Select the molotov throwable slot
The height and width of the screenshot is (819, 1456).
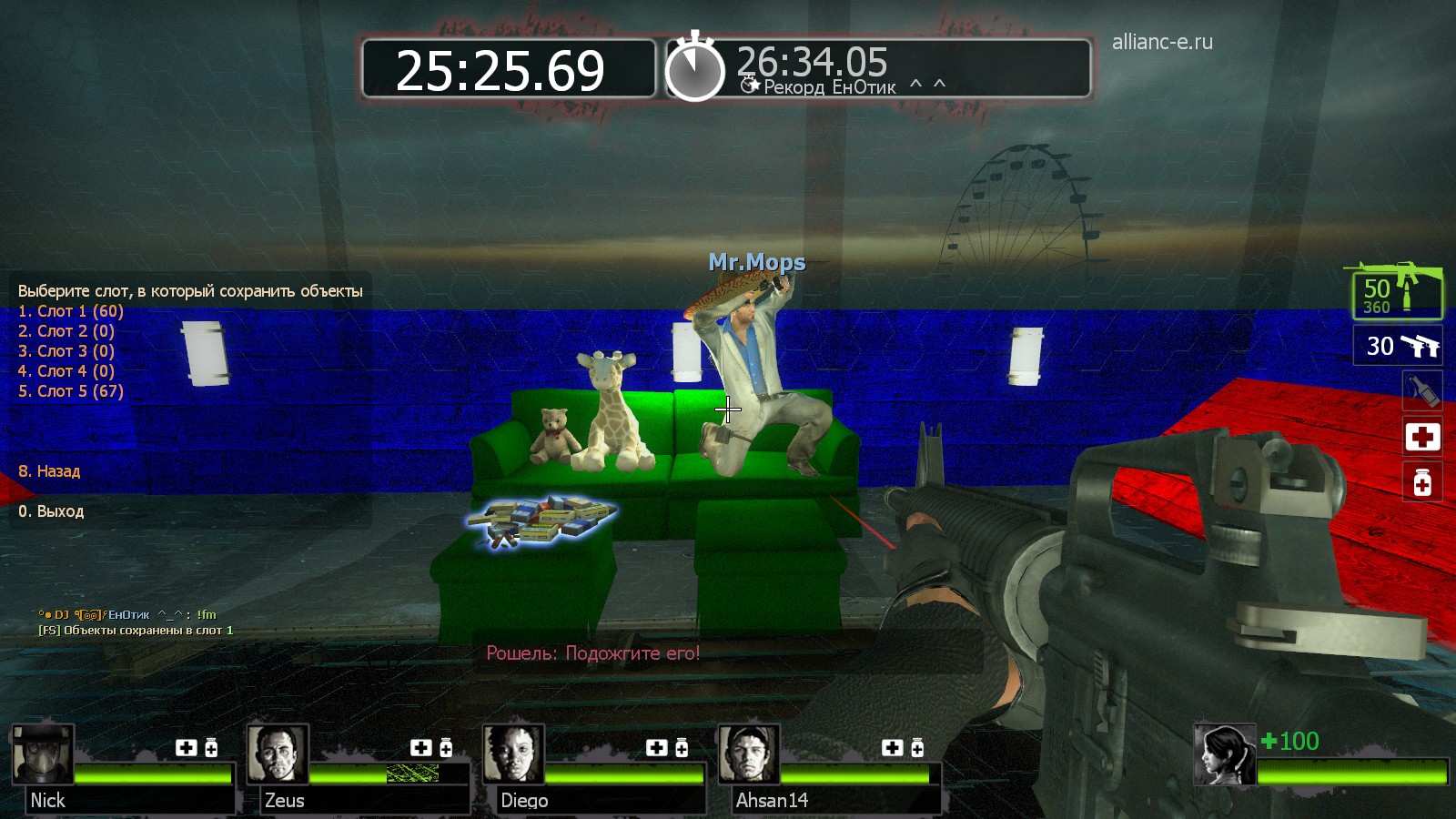[1422, 392]
